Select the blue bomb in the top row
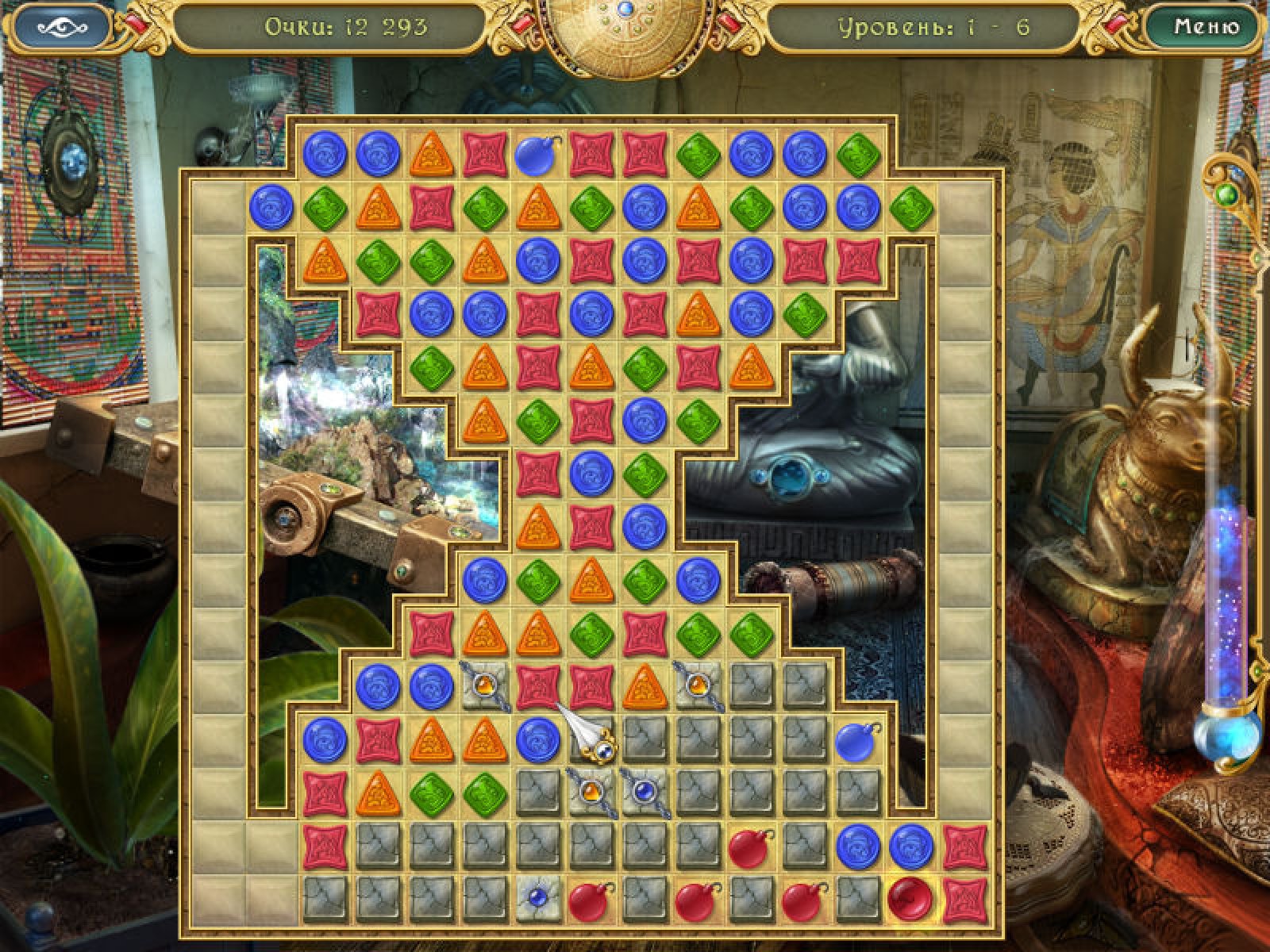1270x952 pixels. pos(538,154)
